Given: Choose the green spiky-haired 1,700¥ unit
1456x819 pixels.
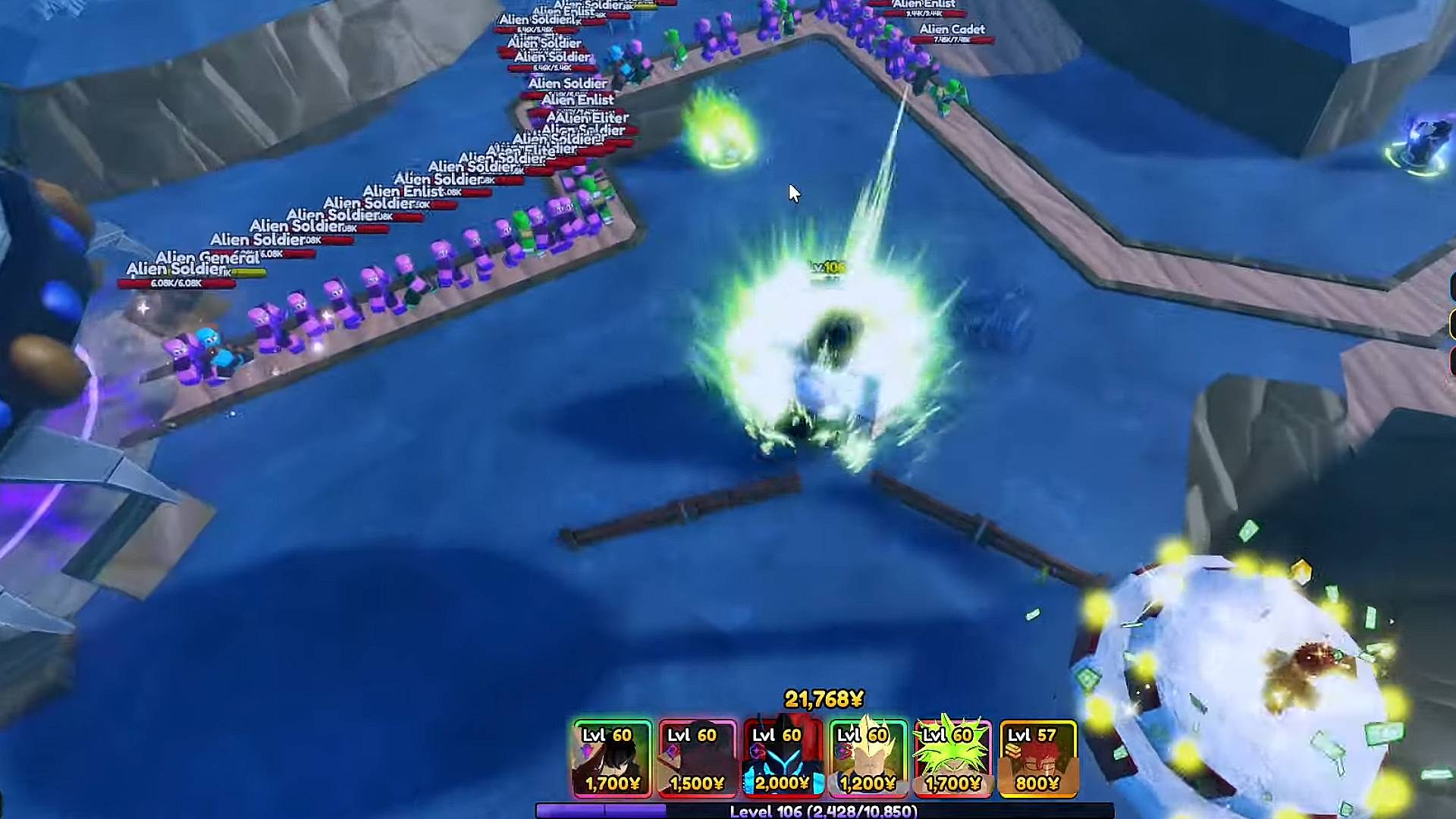Looking at the screenshot, I should point(952,758).
